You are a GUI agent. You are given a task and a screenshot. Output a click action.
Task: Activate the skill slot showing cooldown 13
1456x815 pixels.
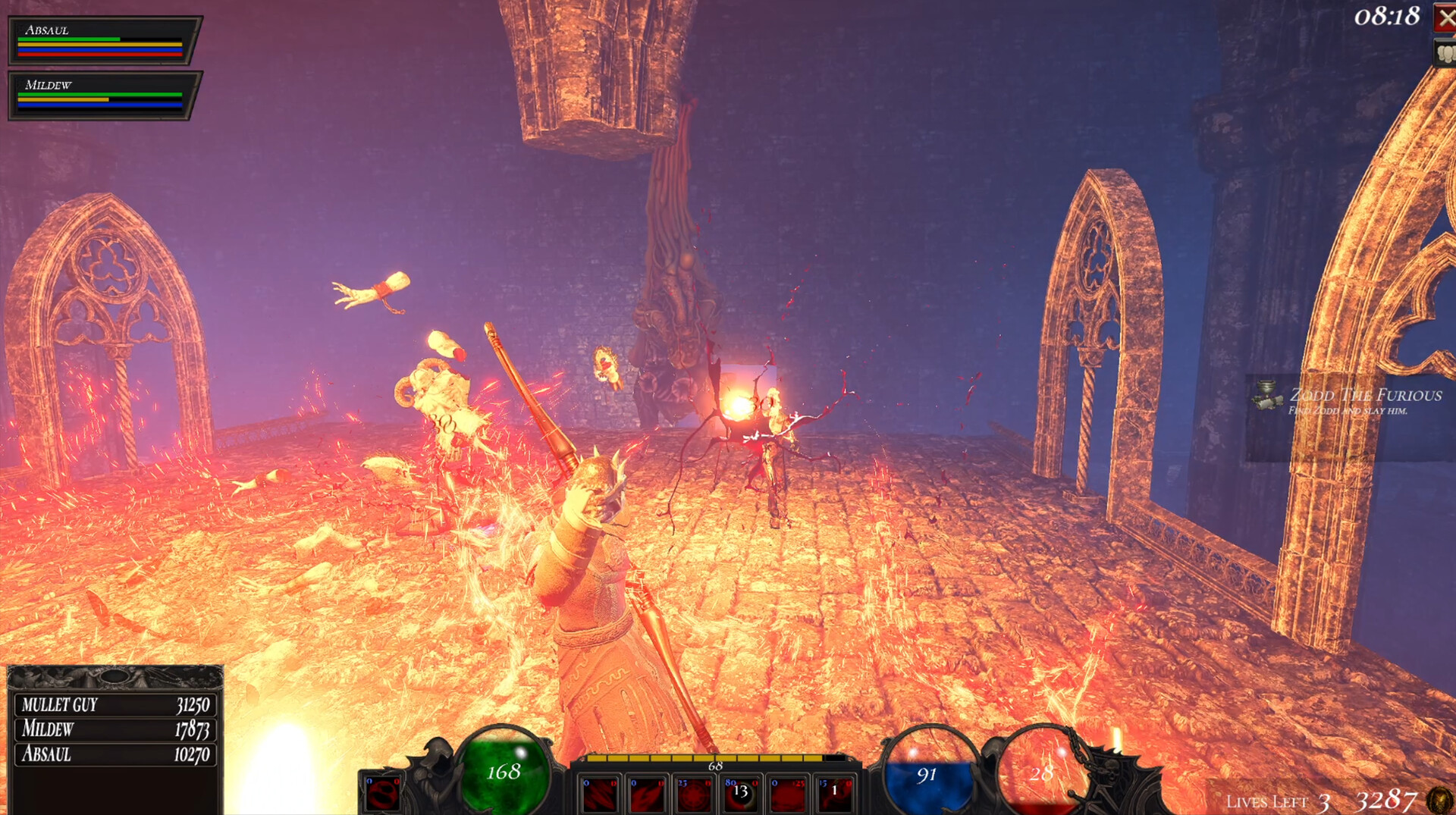click(x=741, y=793)
